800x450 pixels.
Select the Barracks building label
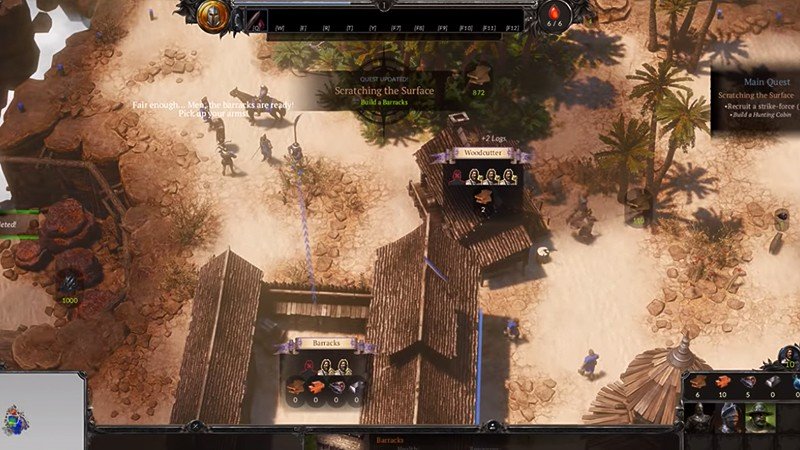click(325, 343)
